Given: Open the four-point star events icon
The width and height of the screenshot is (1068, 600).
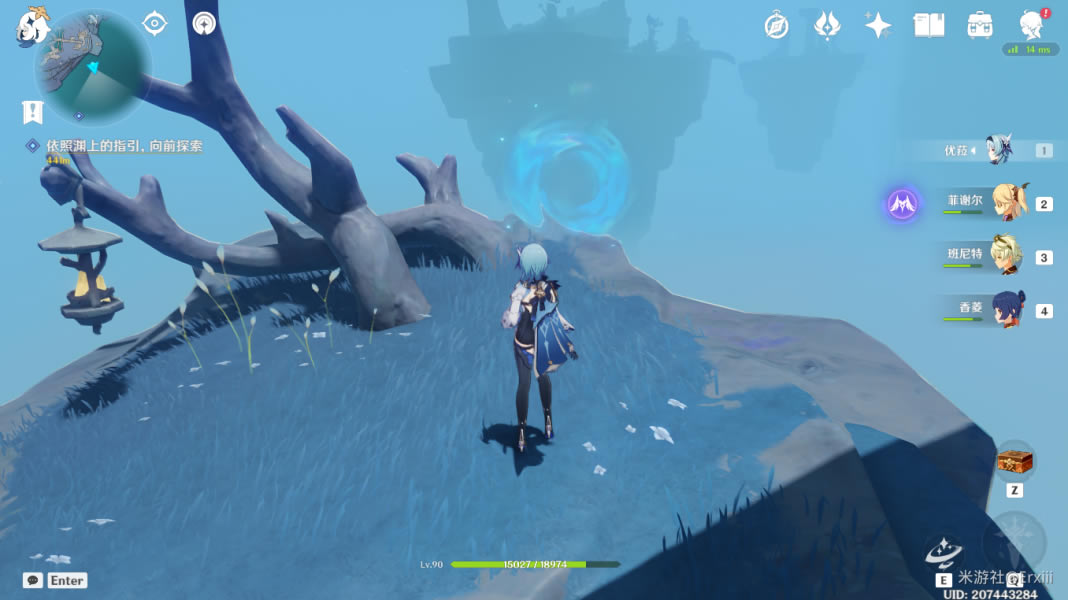Looking at the screenshot, I should [878, 26].
